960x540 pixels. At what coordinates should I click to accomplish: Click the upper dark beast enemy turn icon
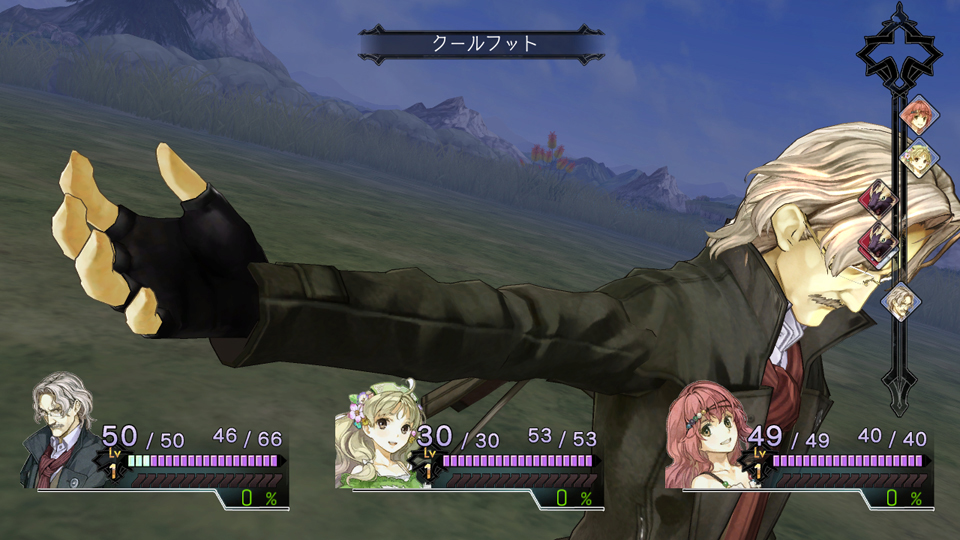[x=879, y=199]
